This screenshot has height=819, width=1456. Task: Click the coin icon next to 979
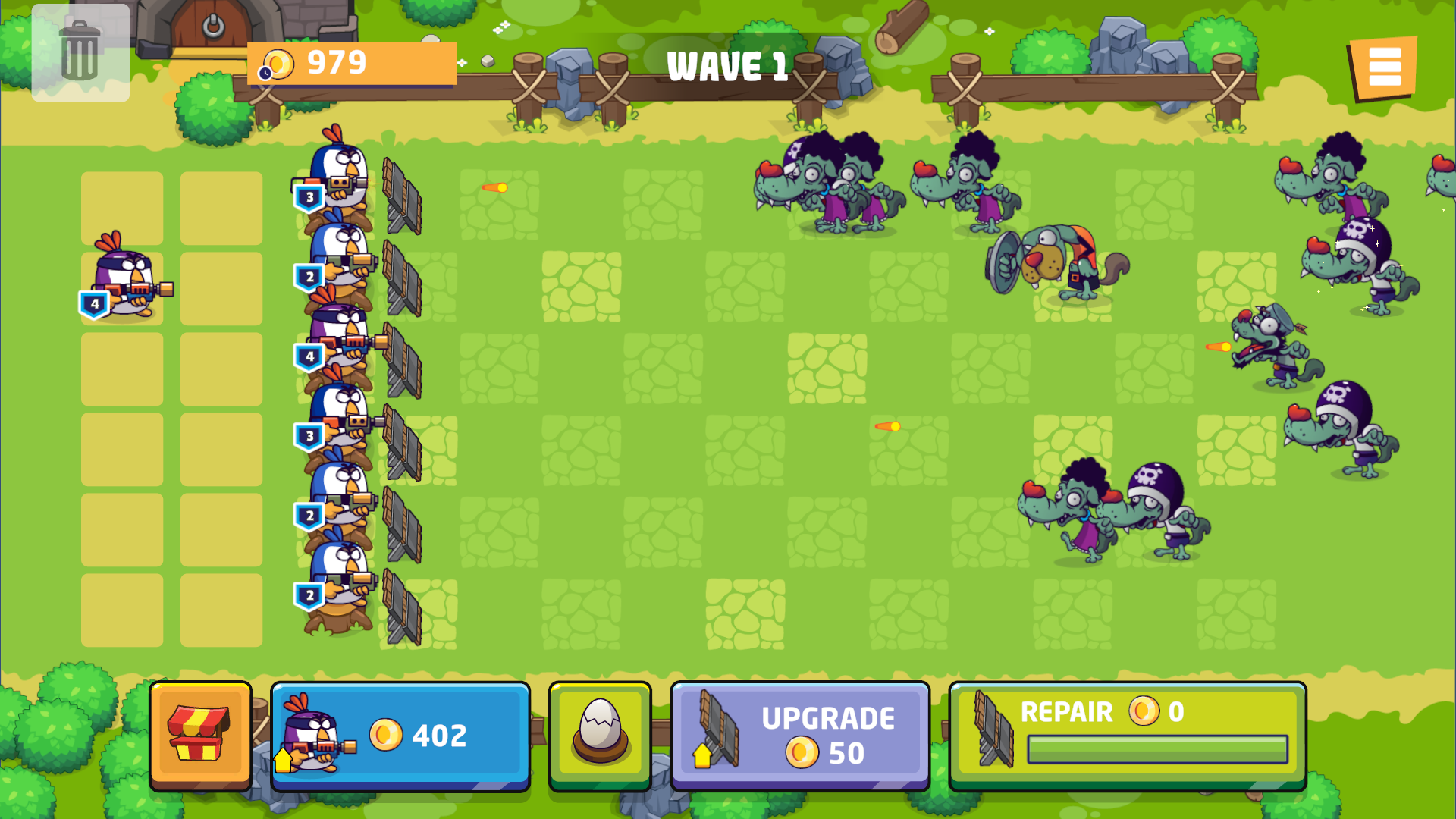pyautogui.click(x=280, y=64)
